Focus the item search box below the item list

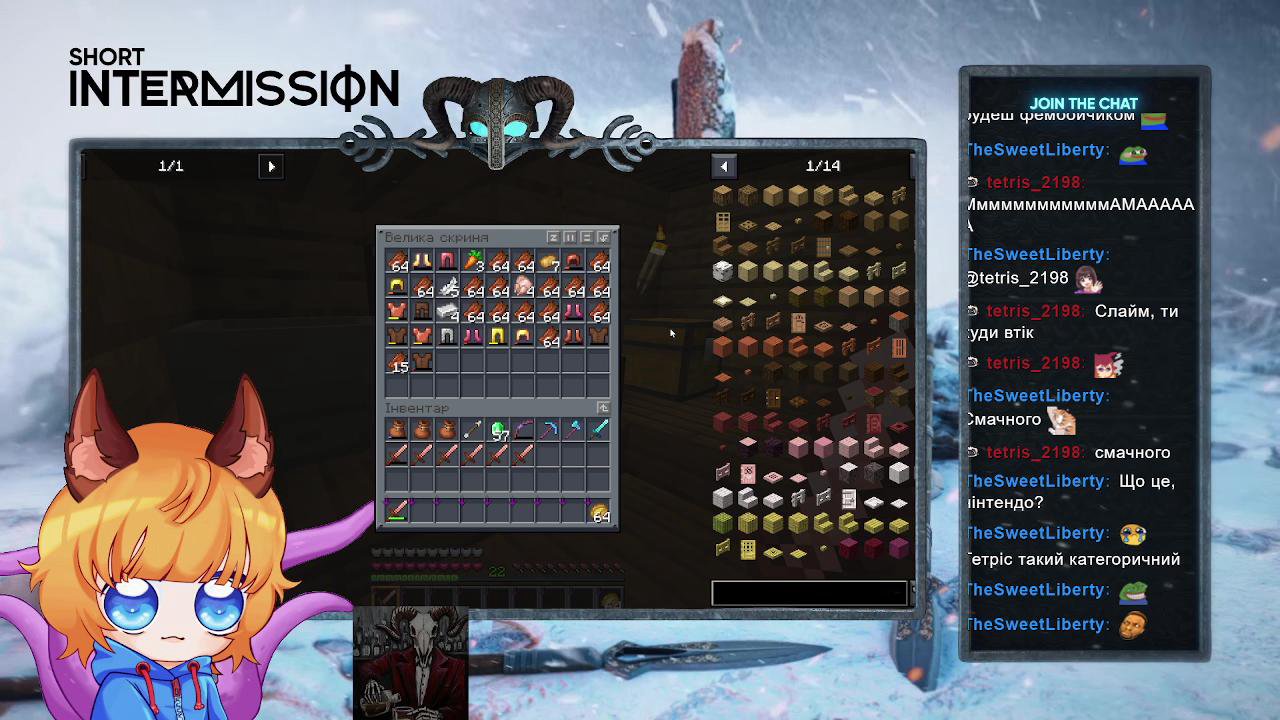pyautogui.click(x=809, y=593)
